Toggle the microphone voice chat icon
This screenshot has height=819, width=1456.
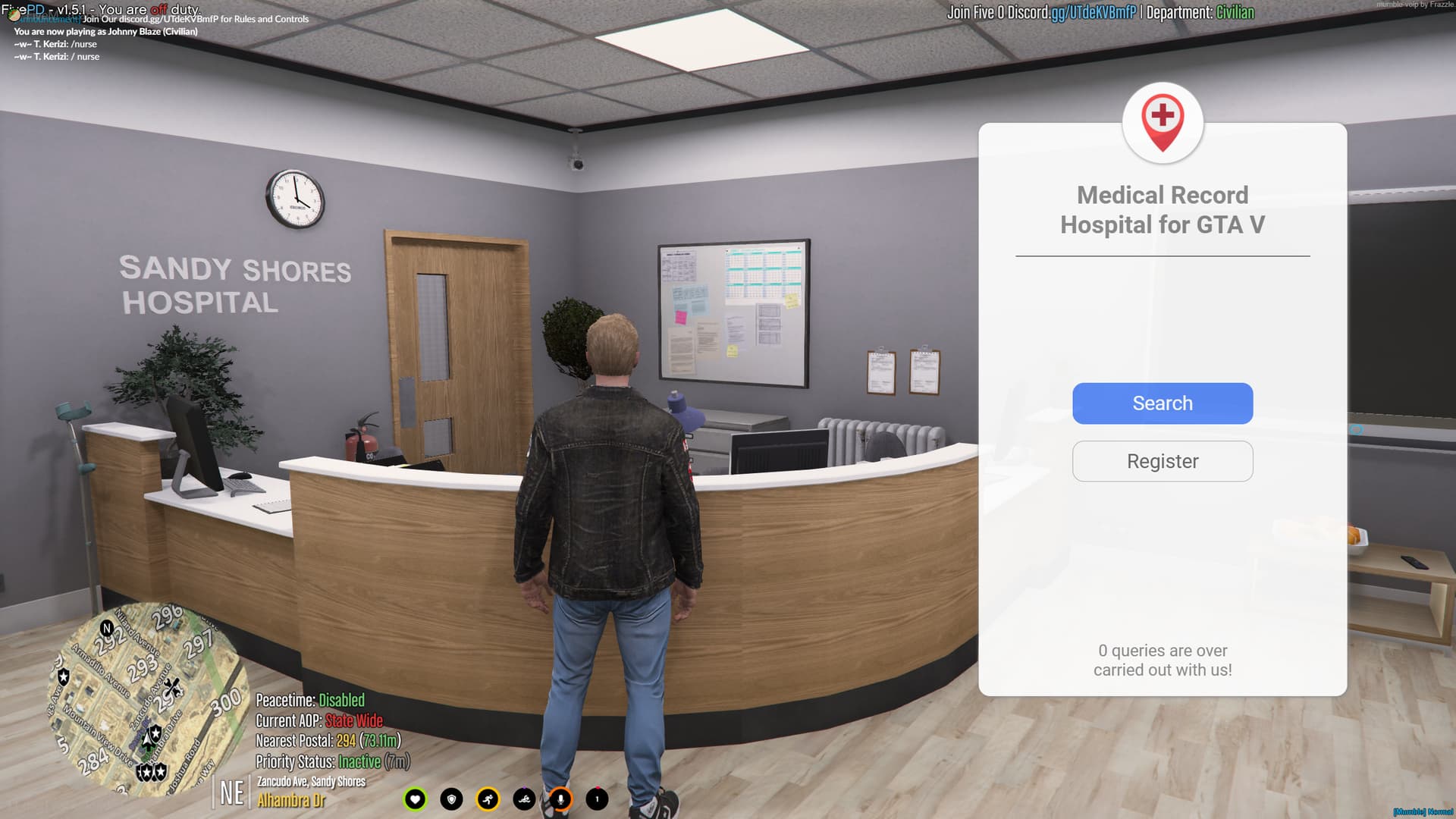coord(559,799)
